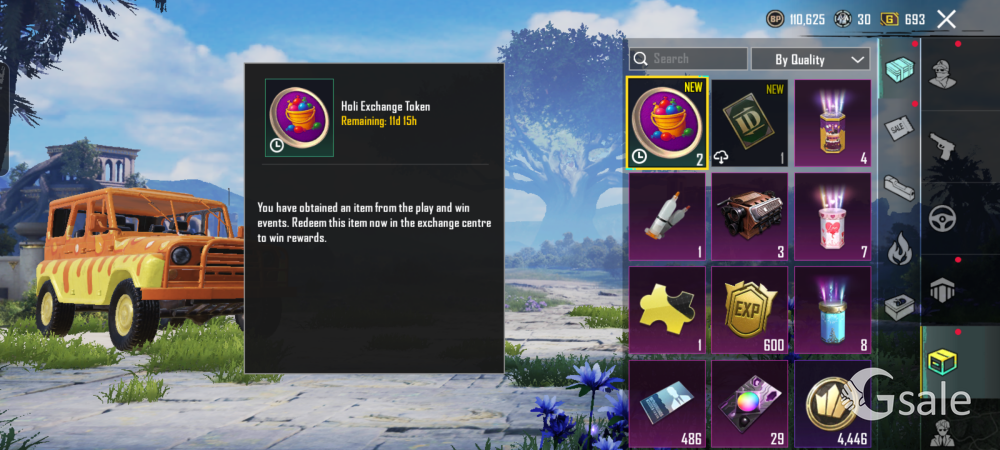The height and width of the screenshot is (450, 1000).
Task: Close the inventory screen with the X
Action: point(946,19)
